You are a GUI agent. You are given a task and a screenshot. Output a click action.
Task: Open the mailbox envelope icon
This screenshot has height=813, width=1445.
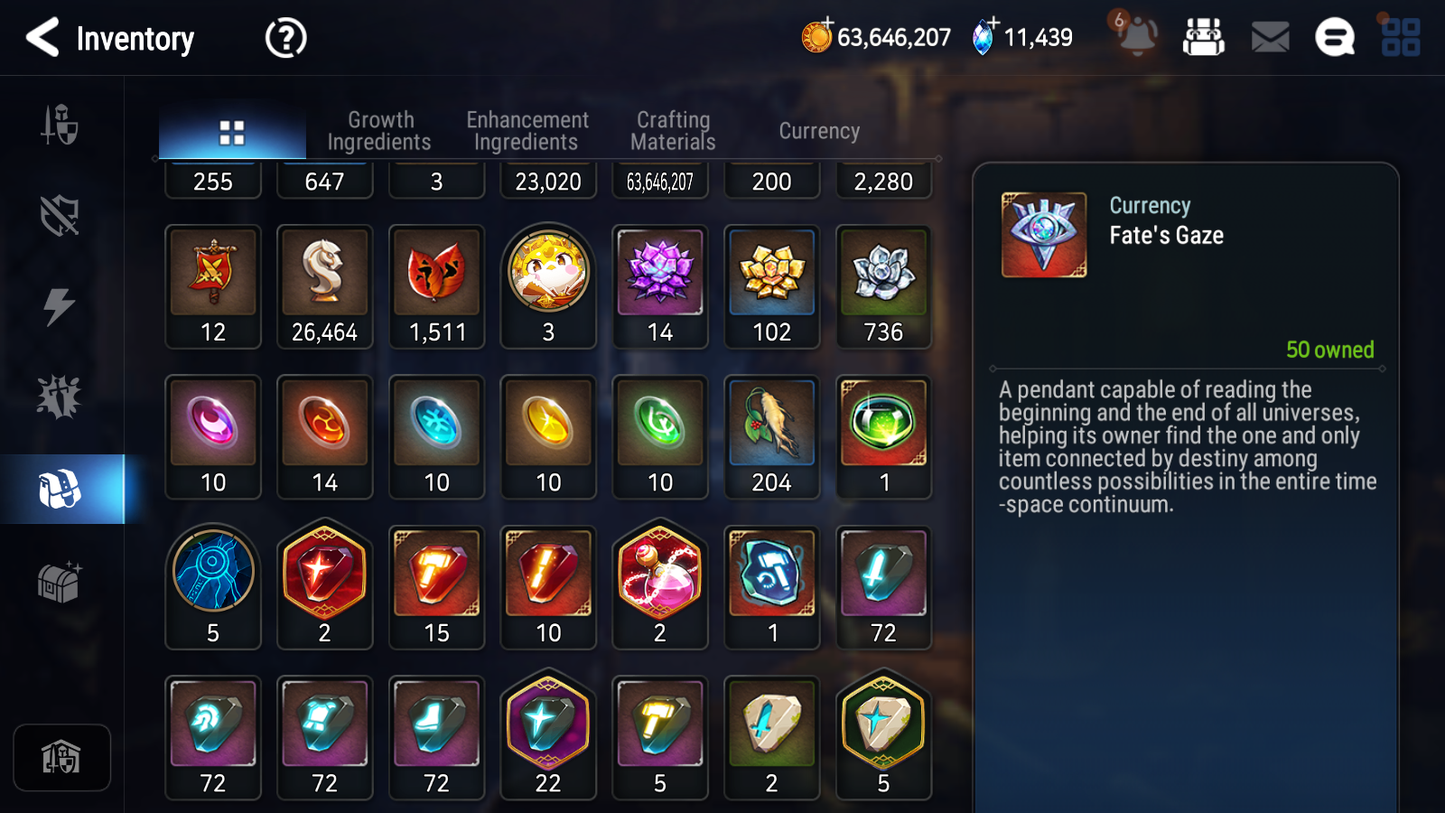pyautogui.click(x=1269, y=36)
